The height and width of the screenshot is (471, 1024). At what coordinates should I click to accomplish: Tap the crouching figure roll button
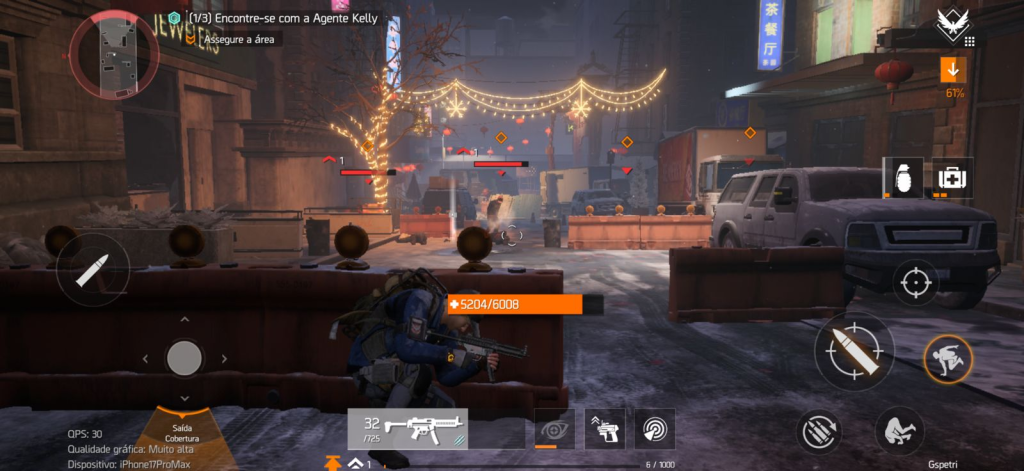pos(899,432)
